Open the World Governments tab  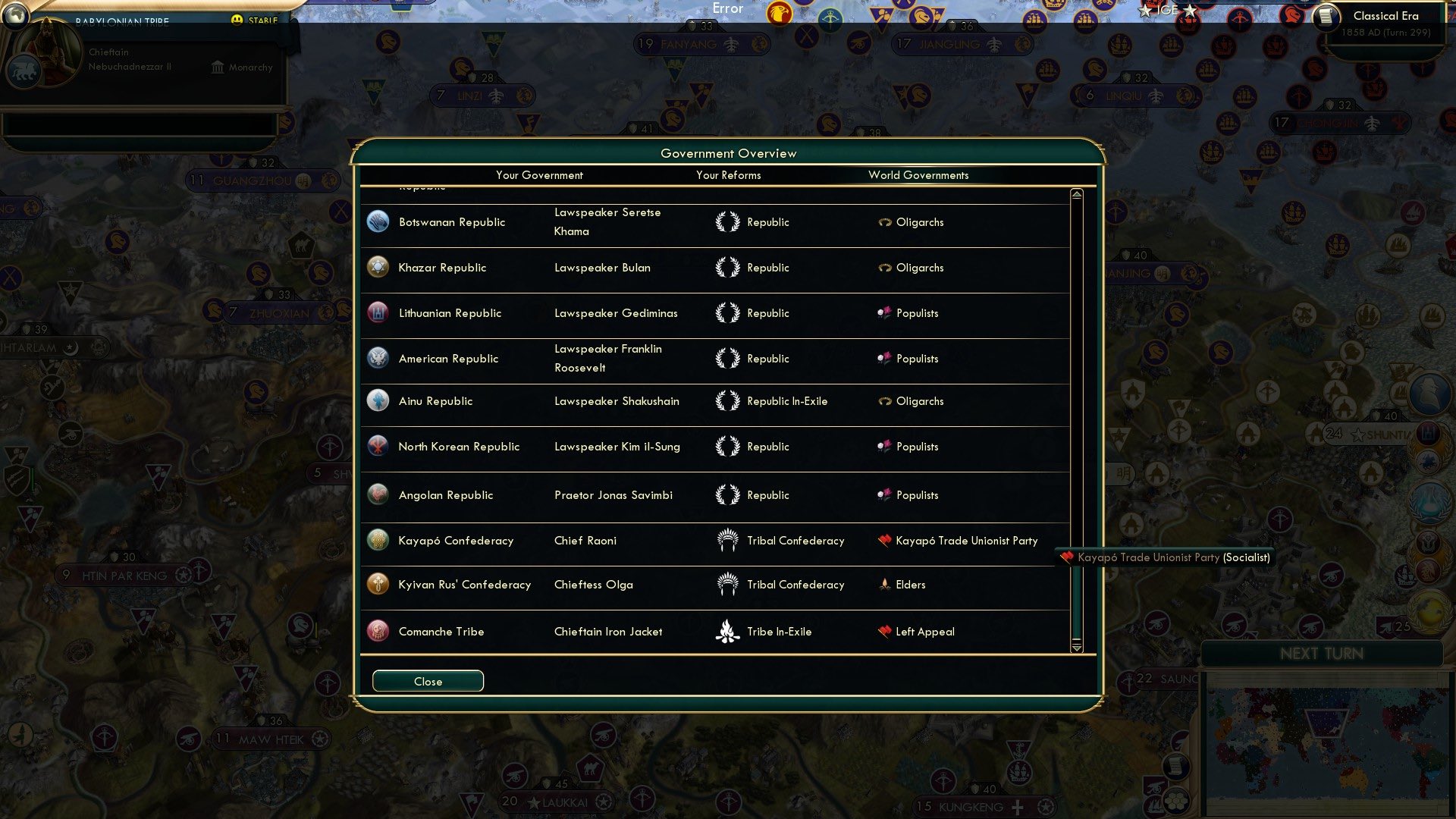point(918,175)
